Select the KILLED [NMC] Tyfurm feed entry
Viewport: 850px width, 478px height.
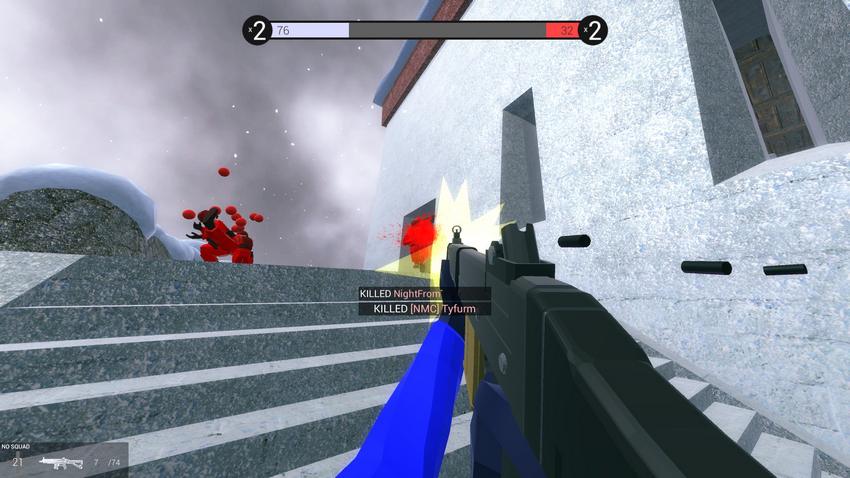[x=425, y=309]
